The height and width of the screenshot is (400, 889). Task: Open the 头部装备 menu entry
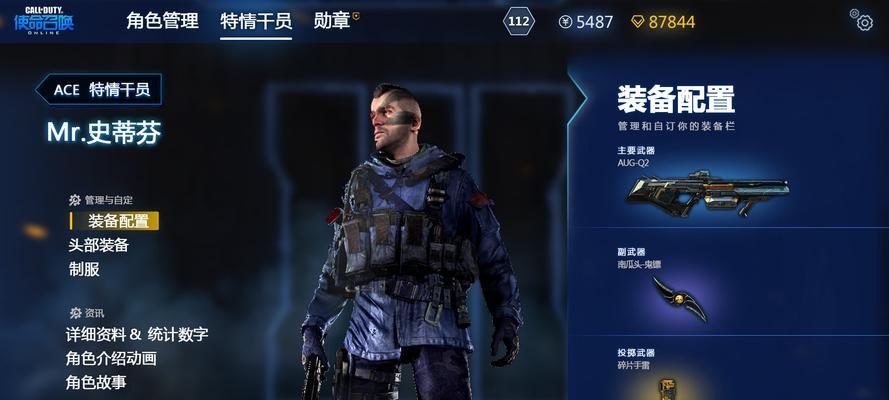[98, 245]
